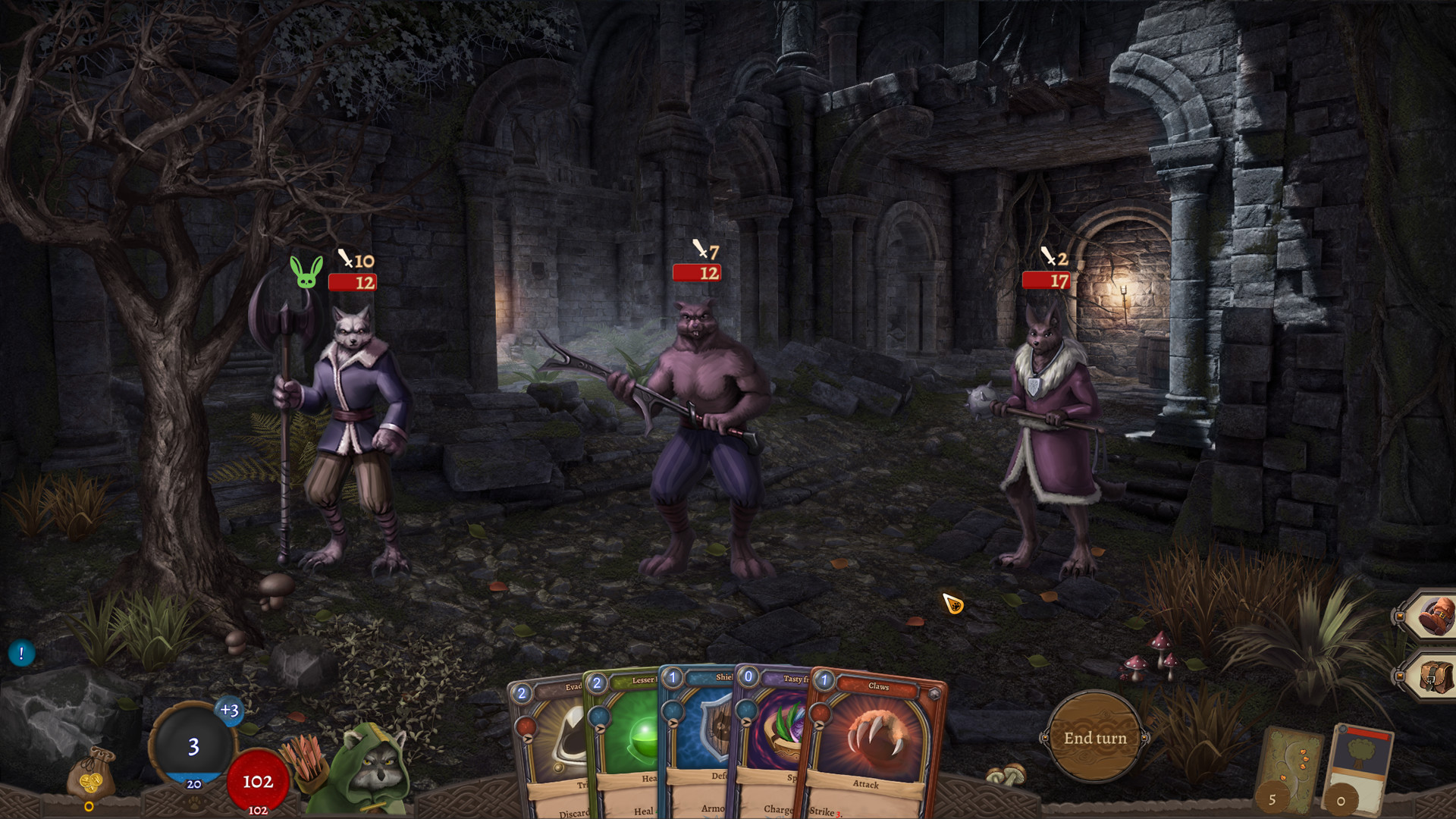1456x819 pixels.
Task: End the current turn
Action: point(1094,737)
